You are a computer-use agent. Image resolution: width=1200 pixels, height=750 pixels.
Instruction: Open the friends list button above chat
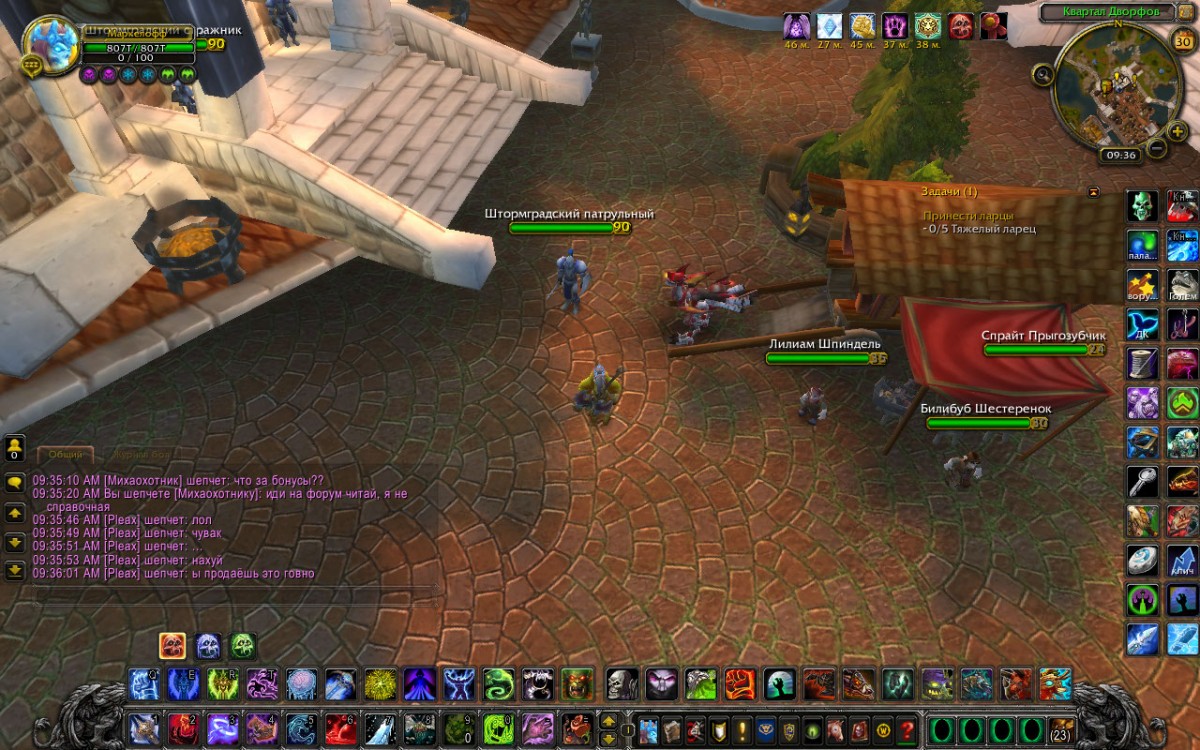click(15, 447)
